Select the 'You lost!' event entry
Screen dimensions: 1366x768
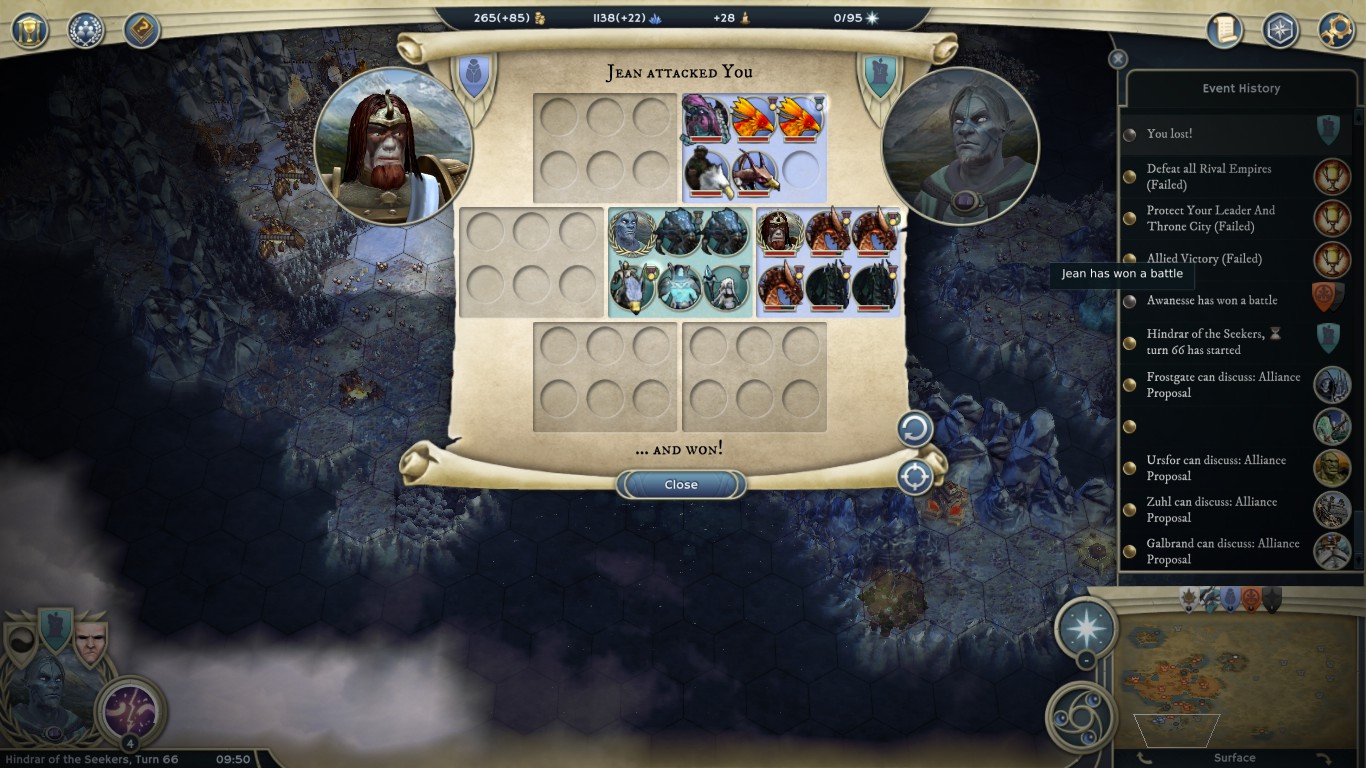[x=1170, y=134]
